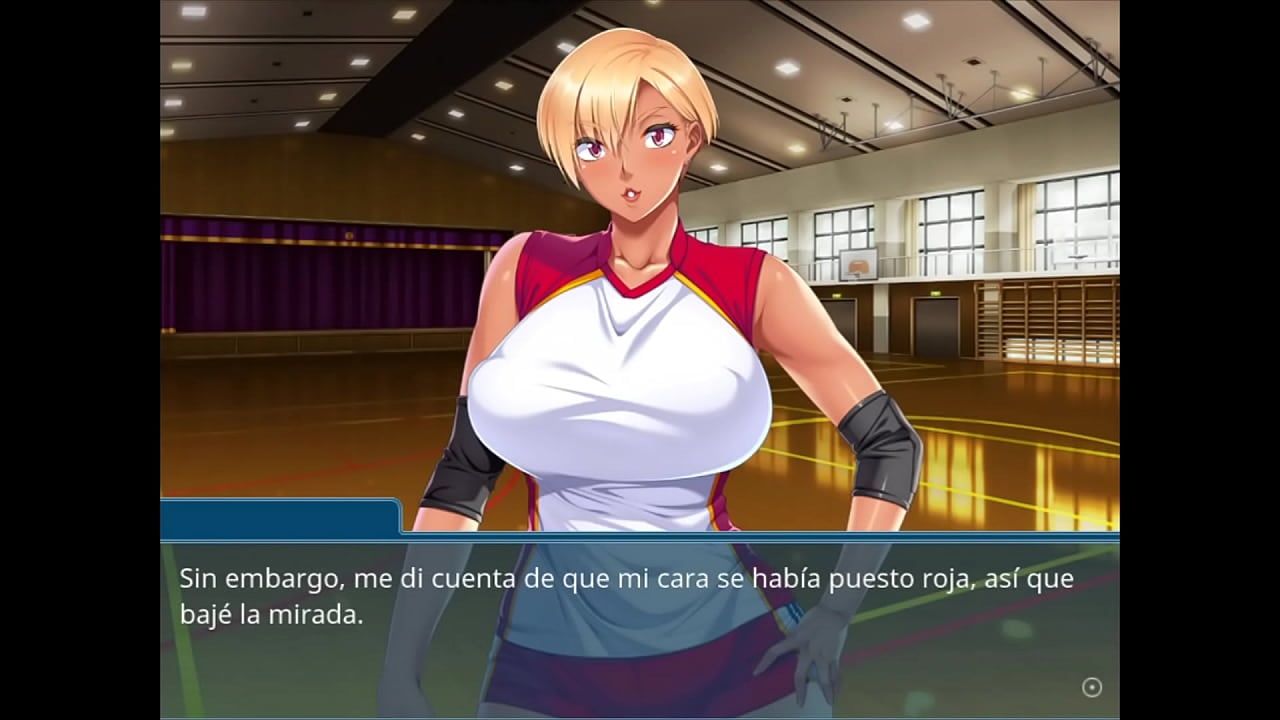This screenshot has width=1280, height=720.
Task: Click the text line 'bajé la mirada'
Action: [270, 613]
